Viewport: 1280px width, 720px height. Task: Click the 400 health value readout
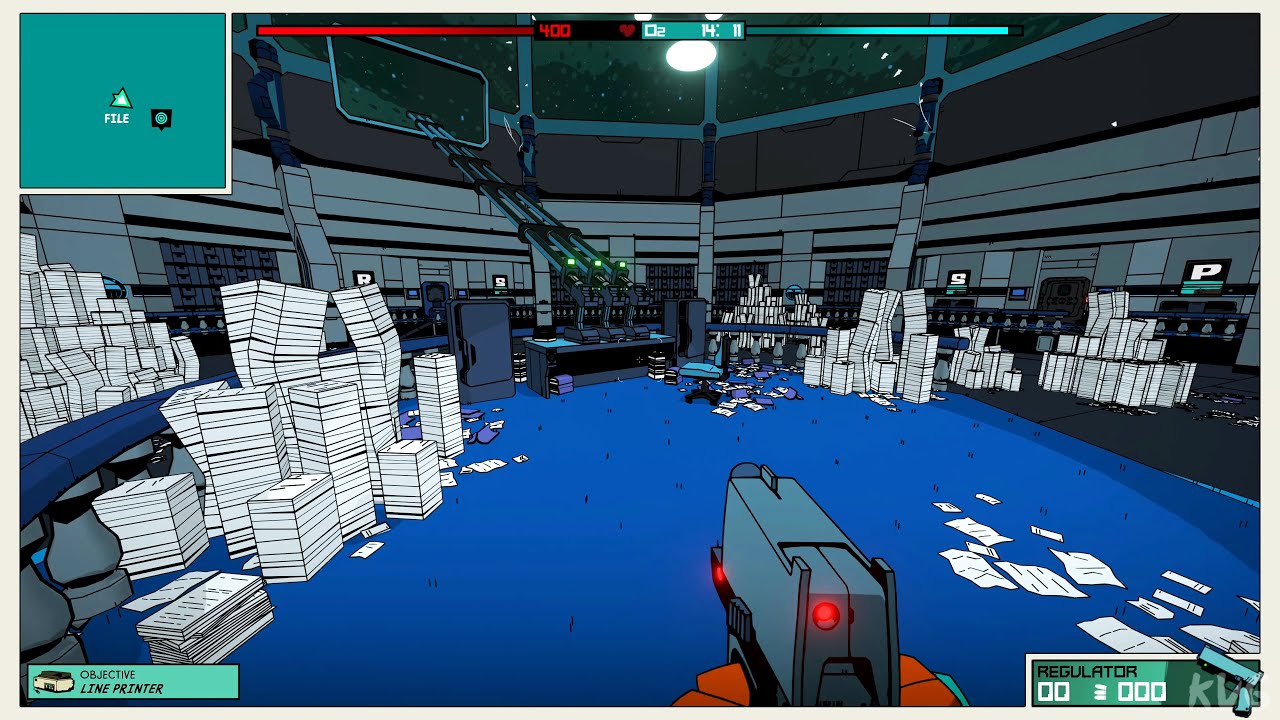pyautogui.click(x=555, y=31)
